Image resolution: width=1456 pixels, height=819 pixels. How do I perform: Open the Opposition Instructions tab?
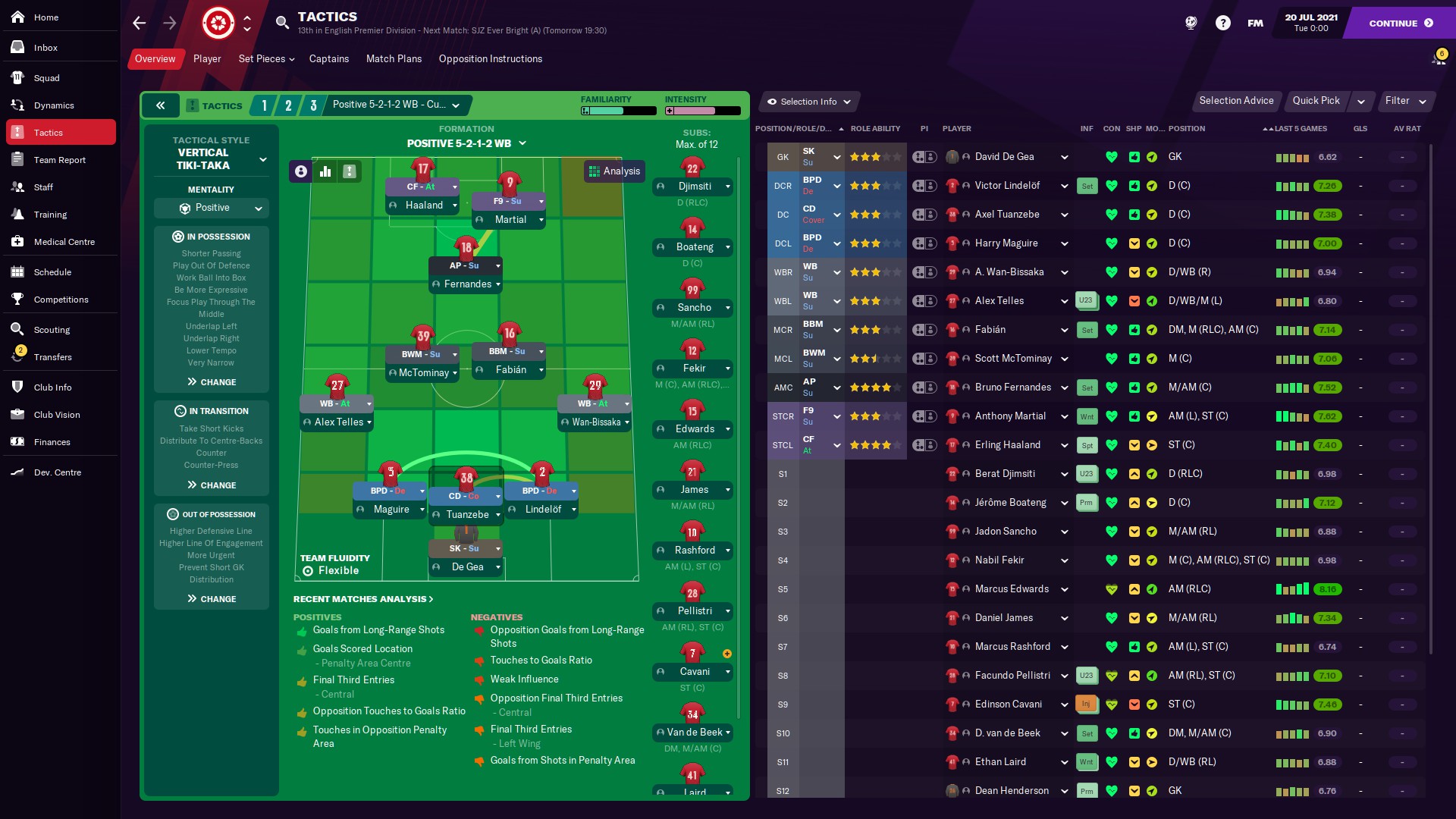(x=491, y=58)
